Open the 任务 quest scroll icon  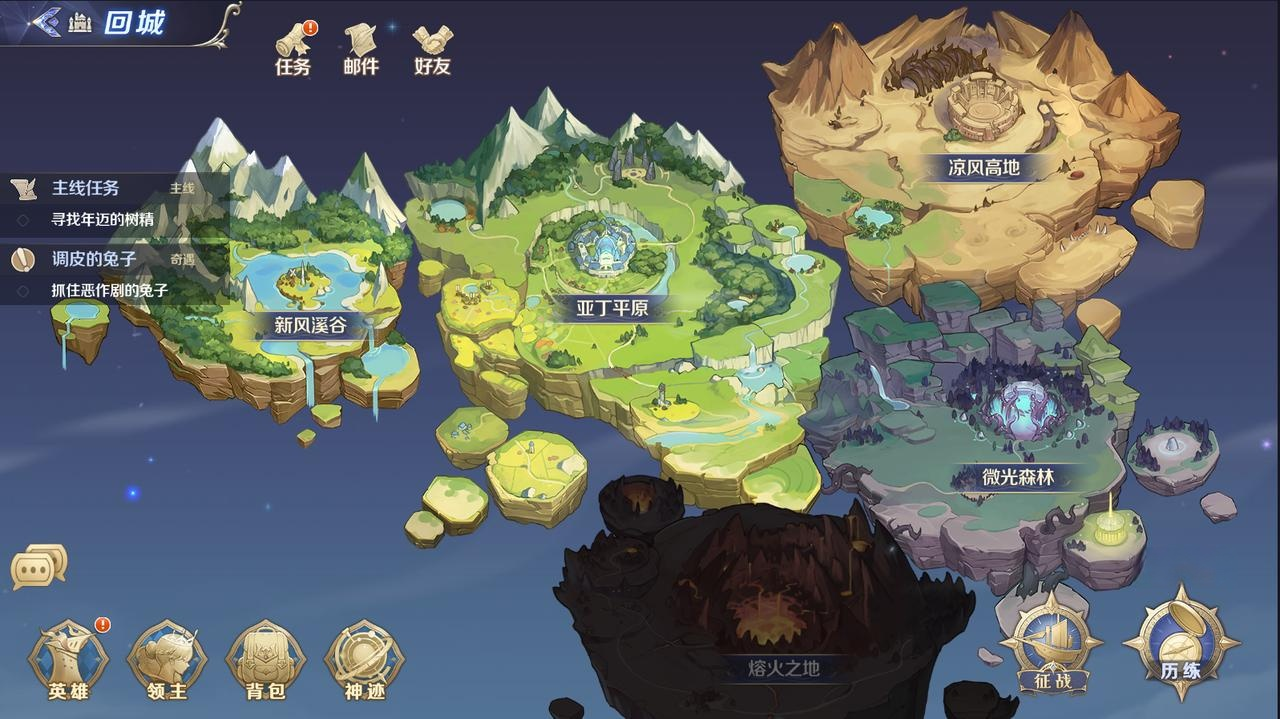point(293,49)
